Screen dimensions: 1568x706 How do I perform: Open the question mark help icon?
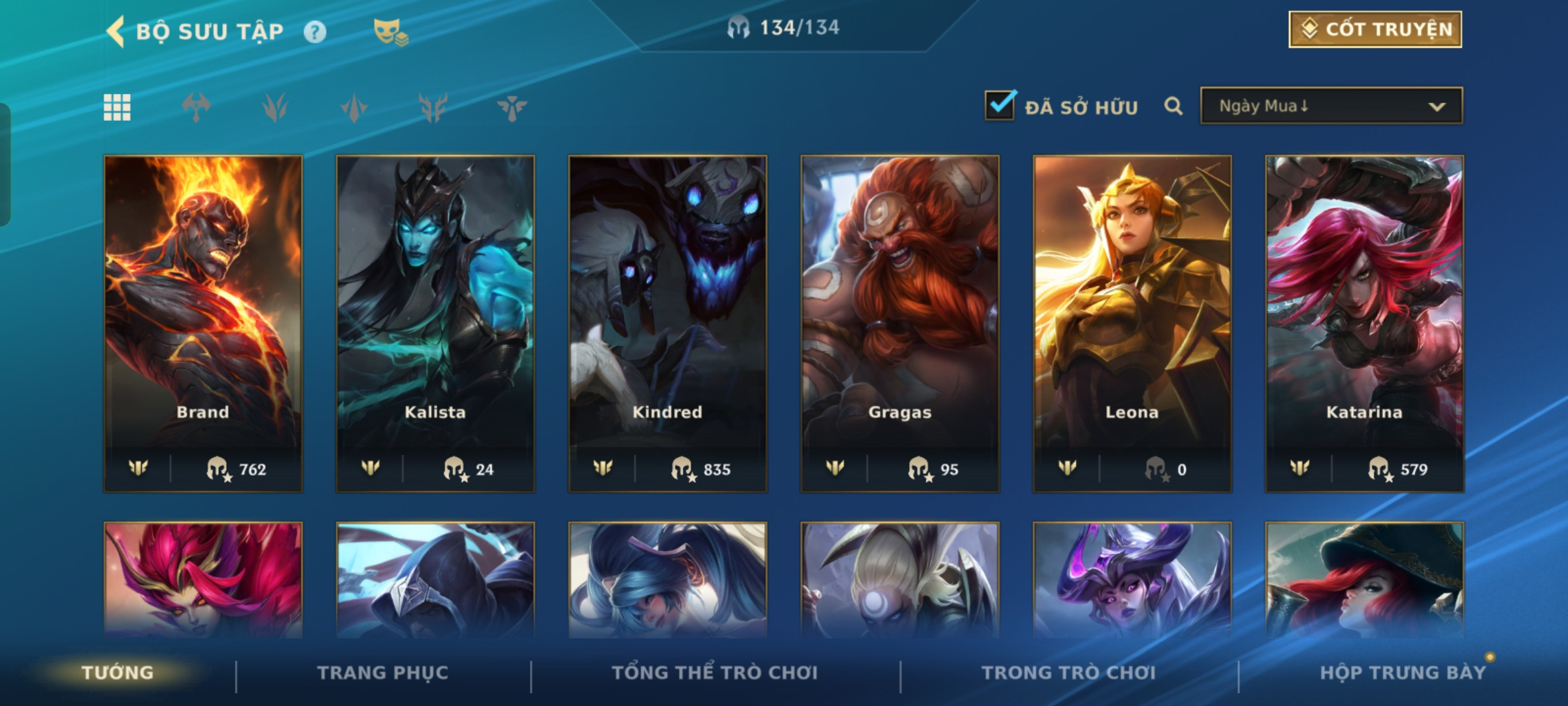[314, 32]
